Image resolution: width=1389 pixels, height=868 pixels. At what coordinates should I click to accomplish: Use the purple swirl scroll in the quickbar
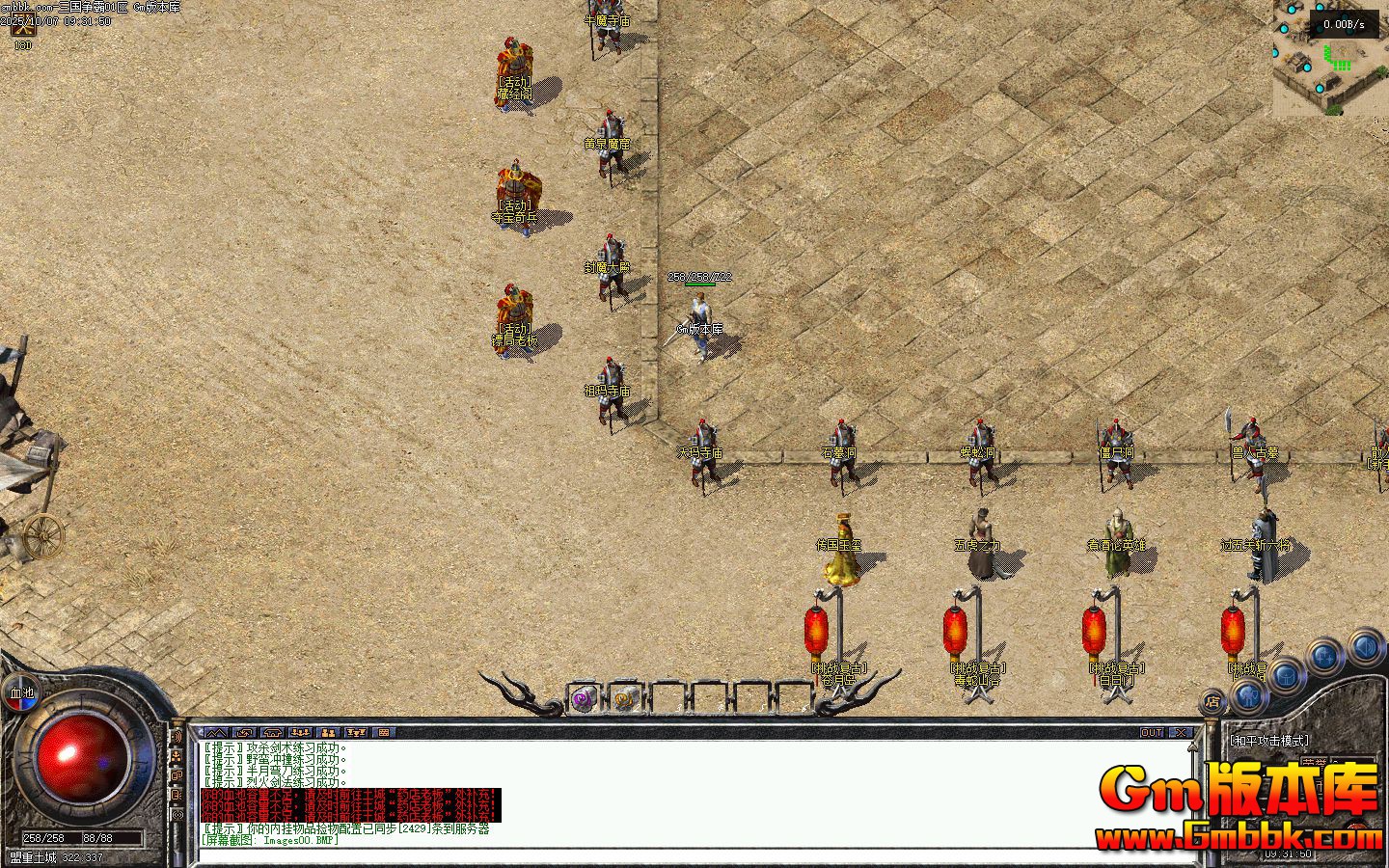tap(583, 698)
